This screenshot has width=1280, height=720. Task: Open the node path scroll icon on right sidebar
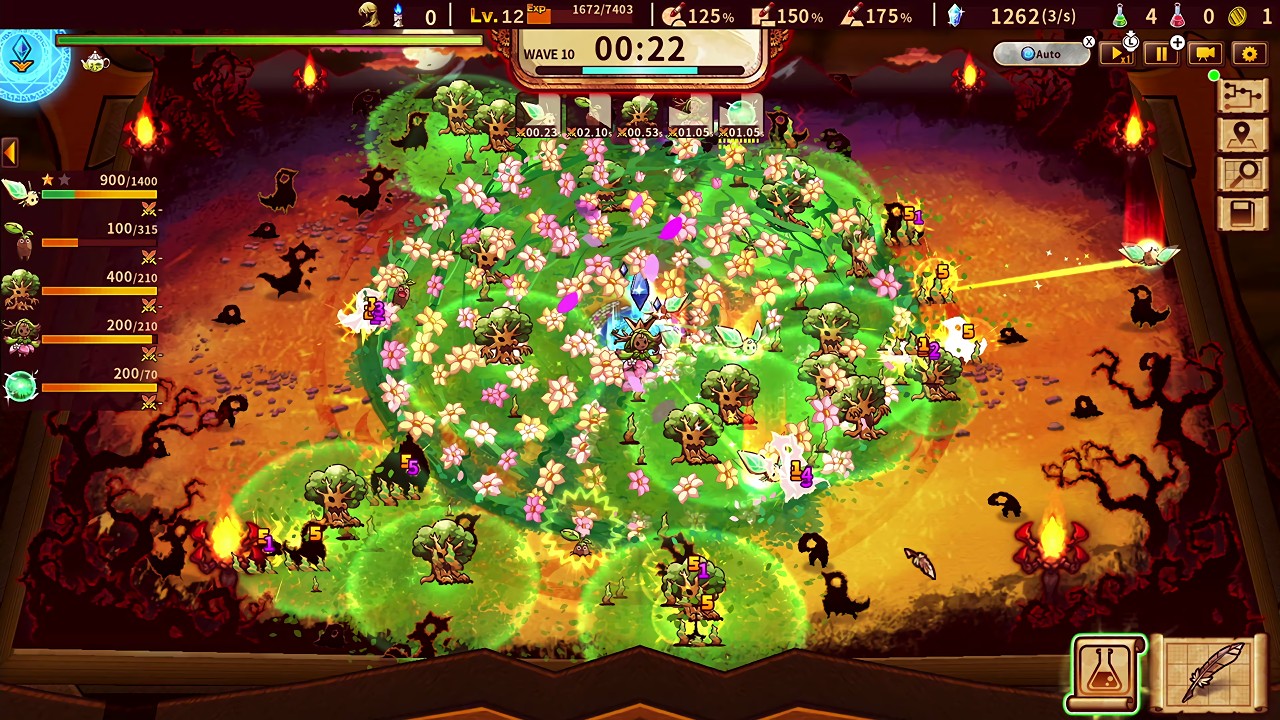(x=1243, y=95)
